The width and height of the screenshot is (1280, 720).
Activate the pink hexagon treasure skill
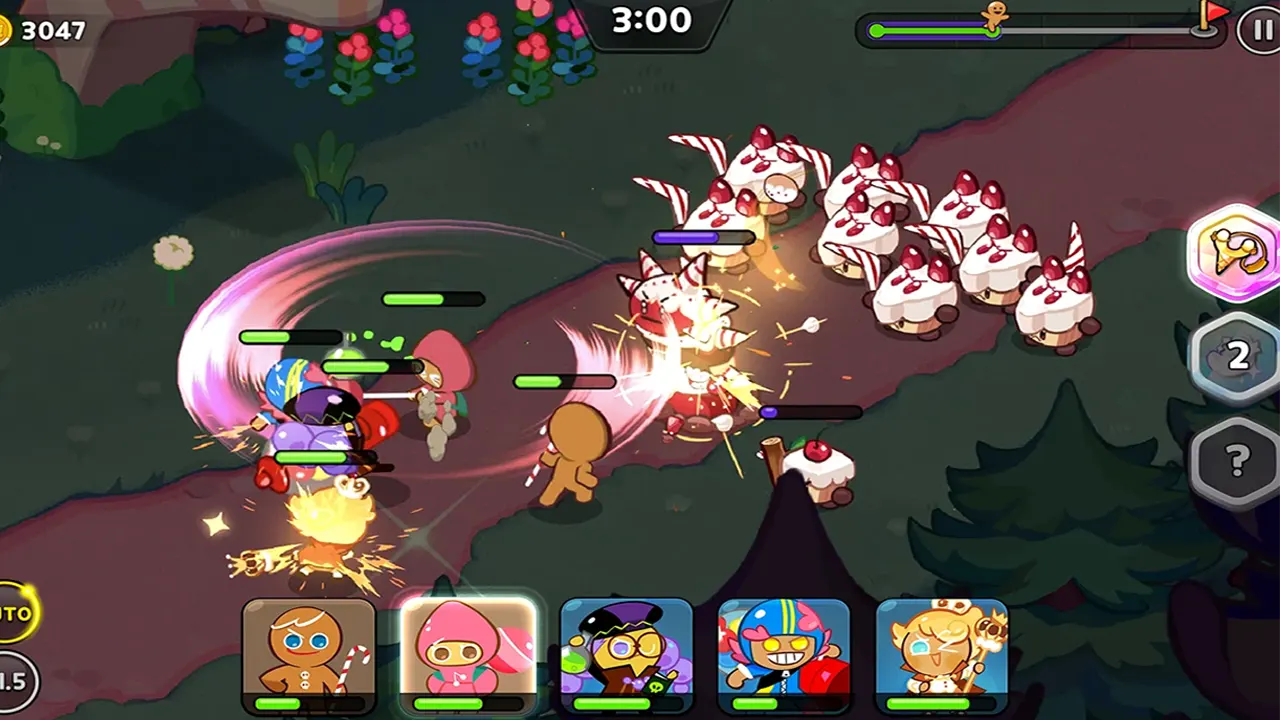pyautogui.click(x=1234, y=252)
